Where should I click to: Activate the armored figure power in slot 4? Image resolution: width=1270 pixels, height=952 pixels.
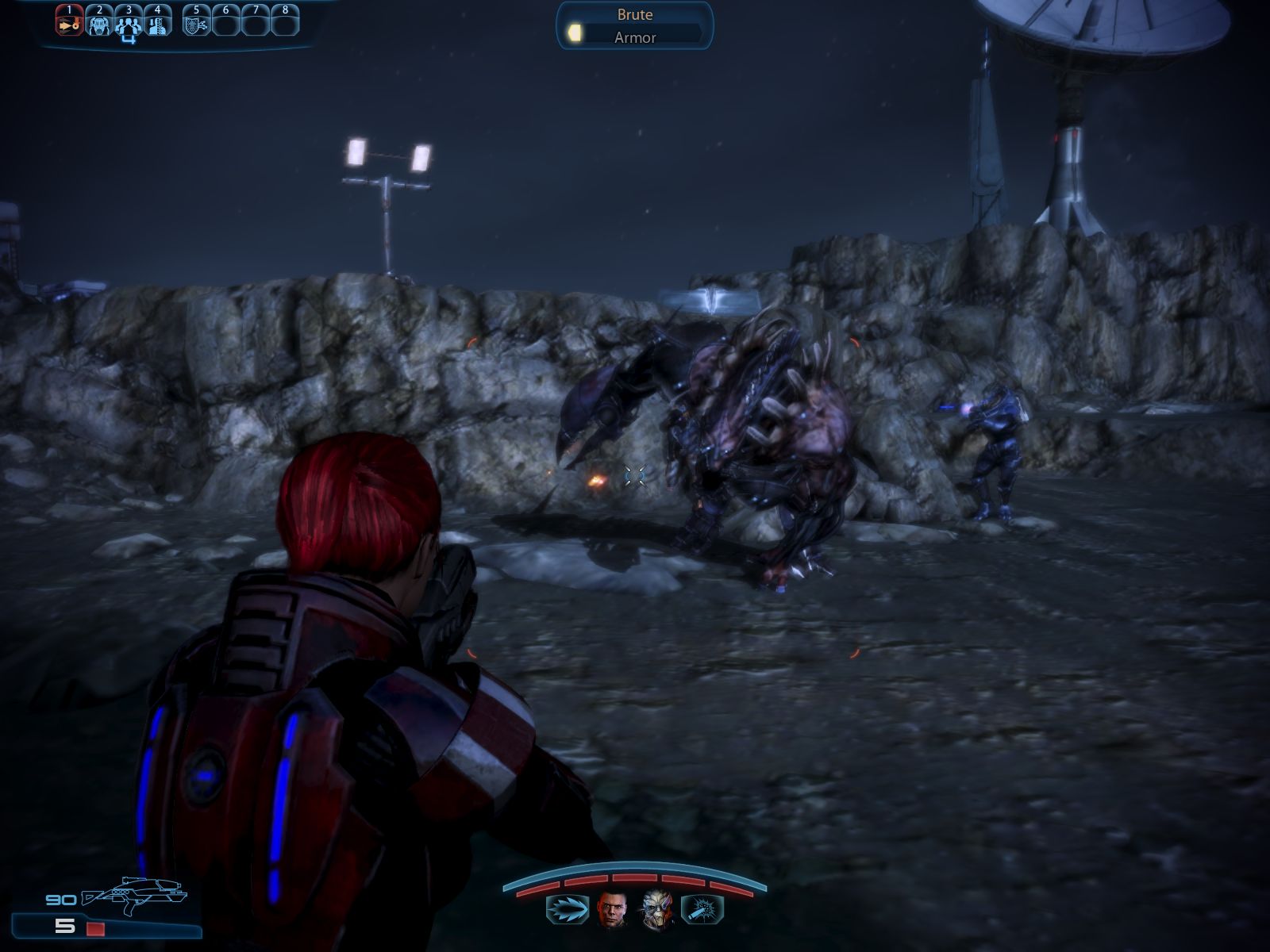point(158,24)
